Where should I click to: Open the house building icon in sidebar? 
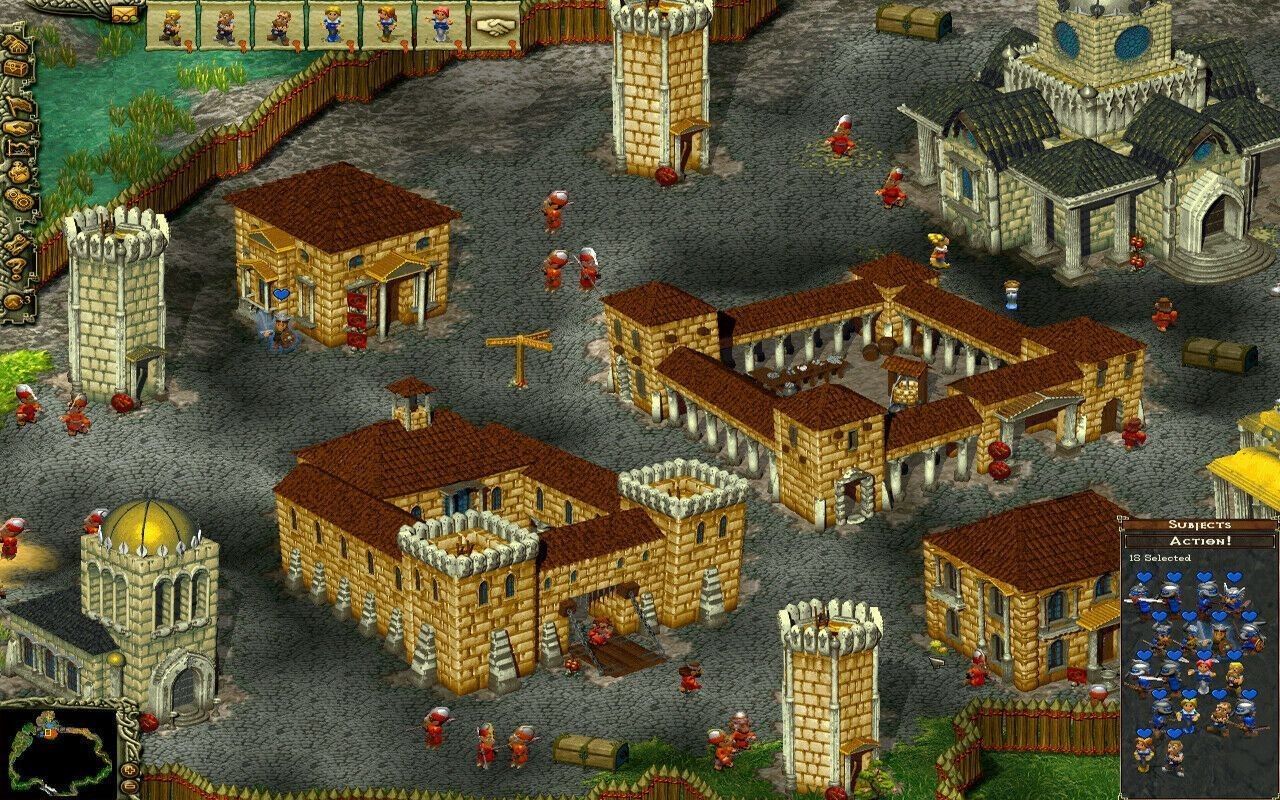pyautogui.click(x=15, y=44)
